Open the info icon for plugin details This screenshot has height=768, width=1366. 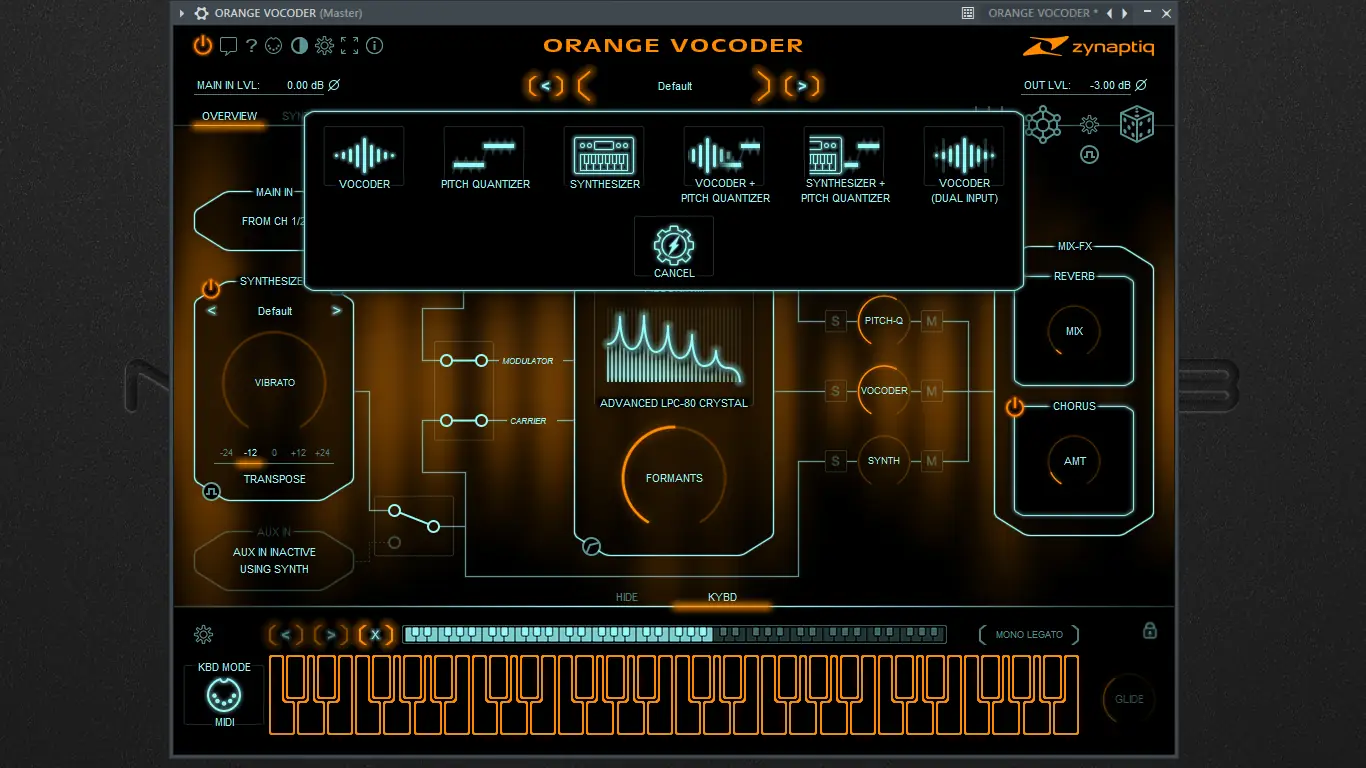coord(375,45)
